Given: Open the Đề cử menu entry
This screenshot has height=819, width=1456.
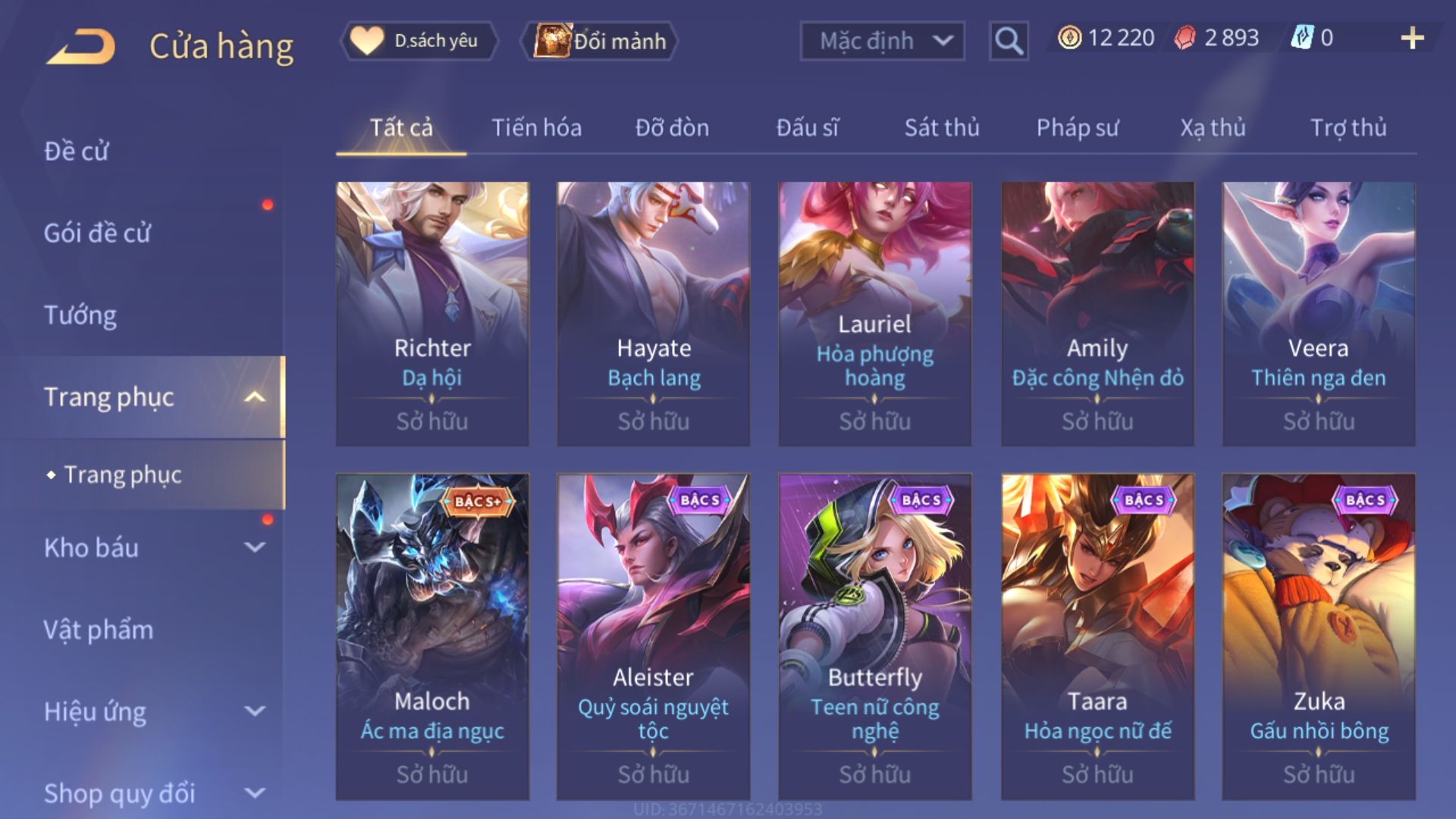Looking at the screenshot, I should click(76, 151).
